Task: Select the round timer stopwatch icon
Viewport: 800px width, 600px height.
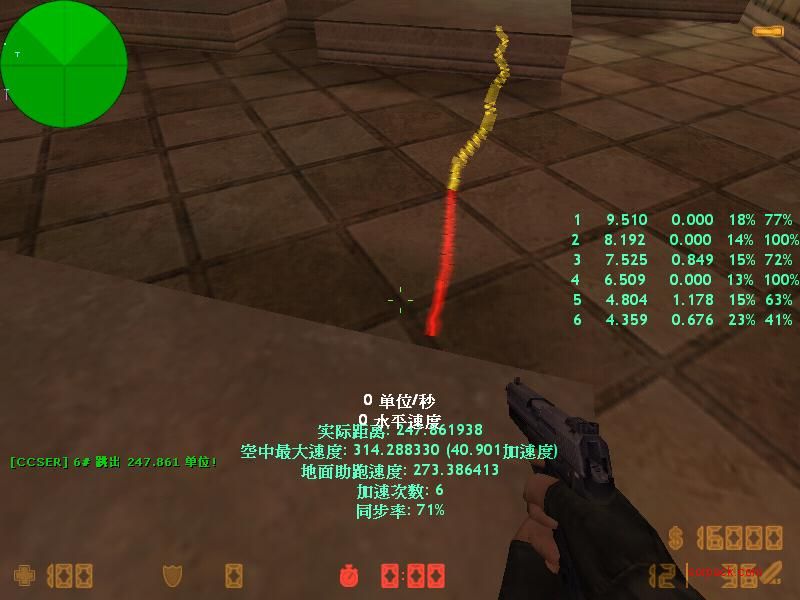Action: (x=349, y=576)
